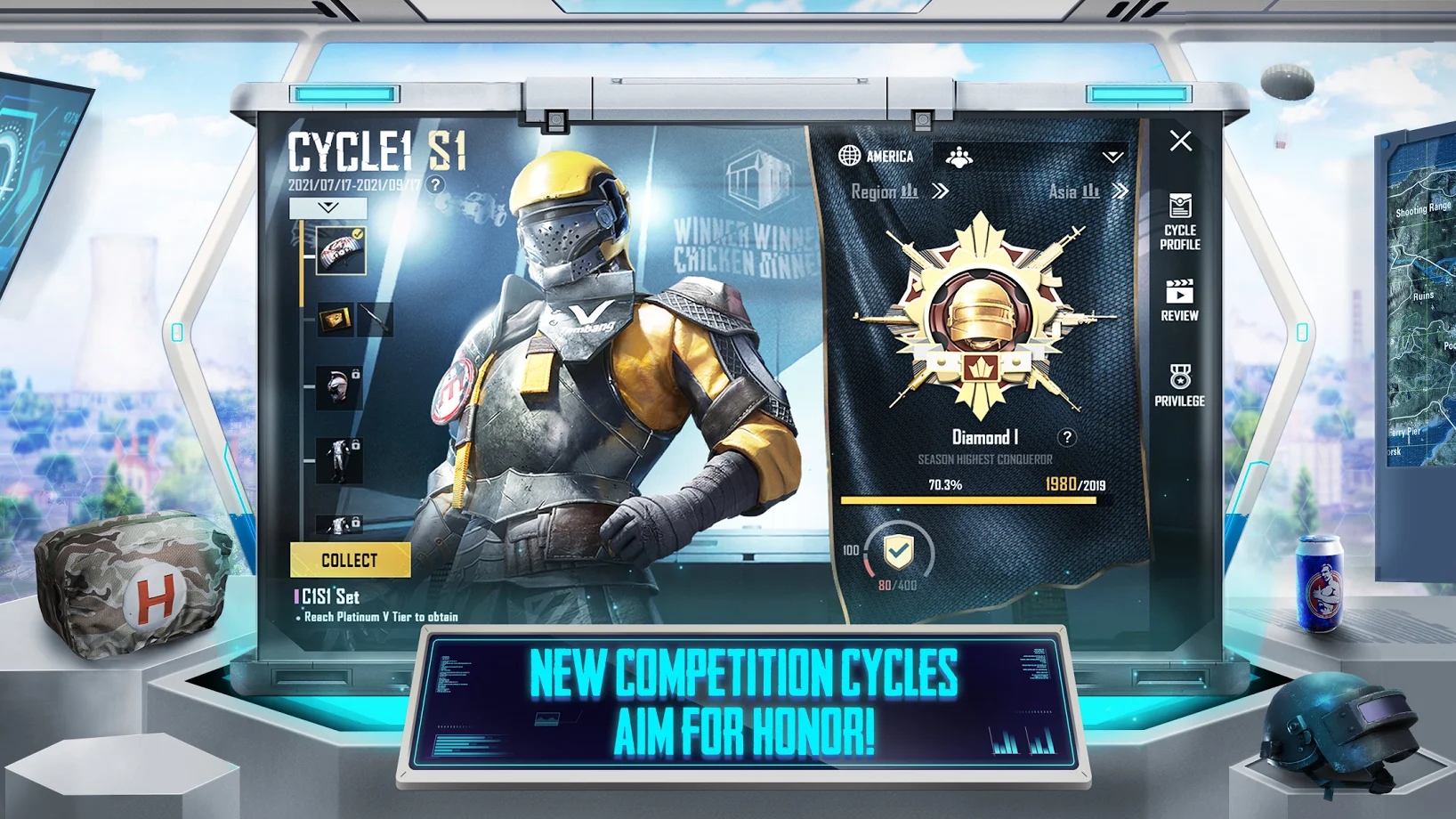Viewport: 1456px width, 819px height.
Task: Open the Review section
Action: coord(1180,298)
